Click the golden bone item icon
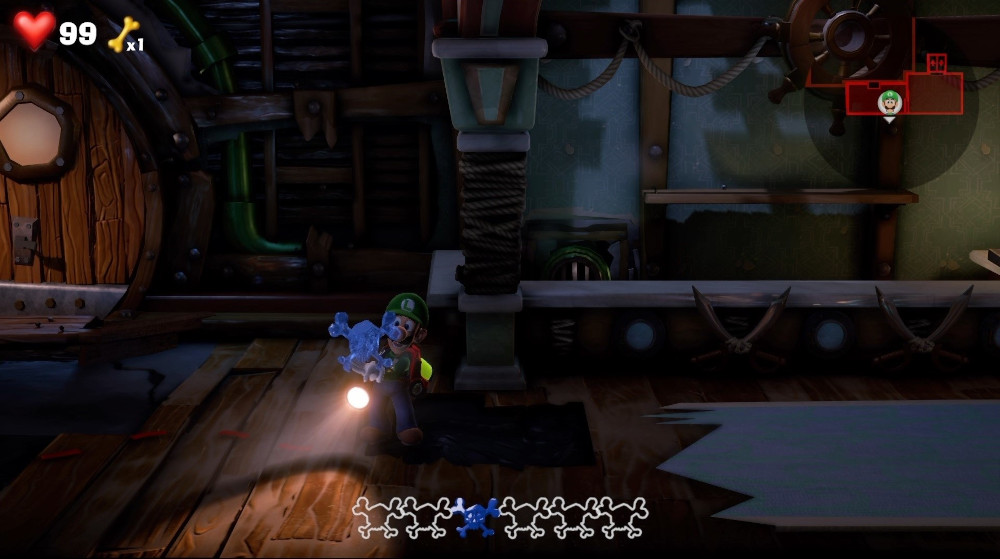 point(122,34)
